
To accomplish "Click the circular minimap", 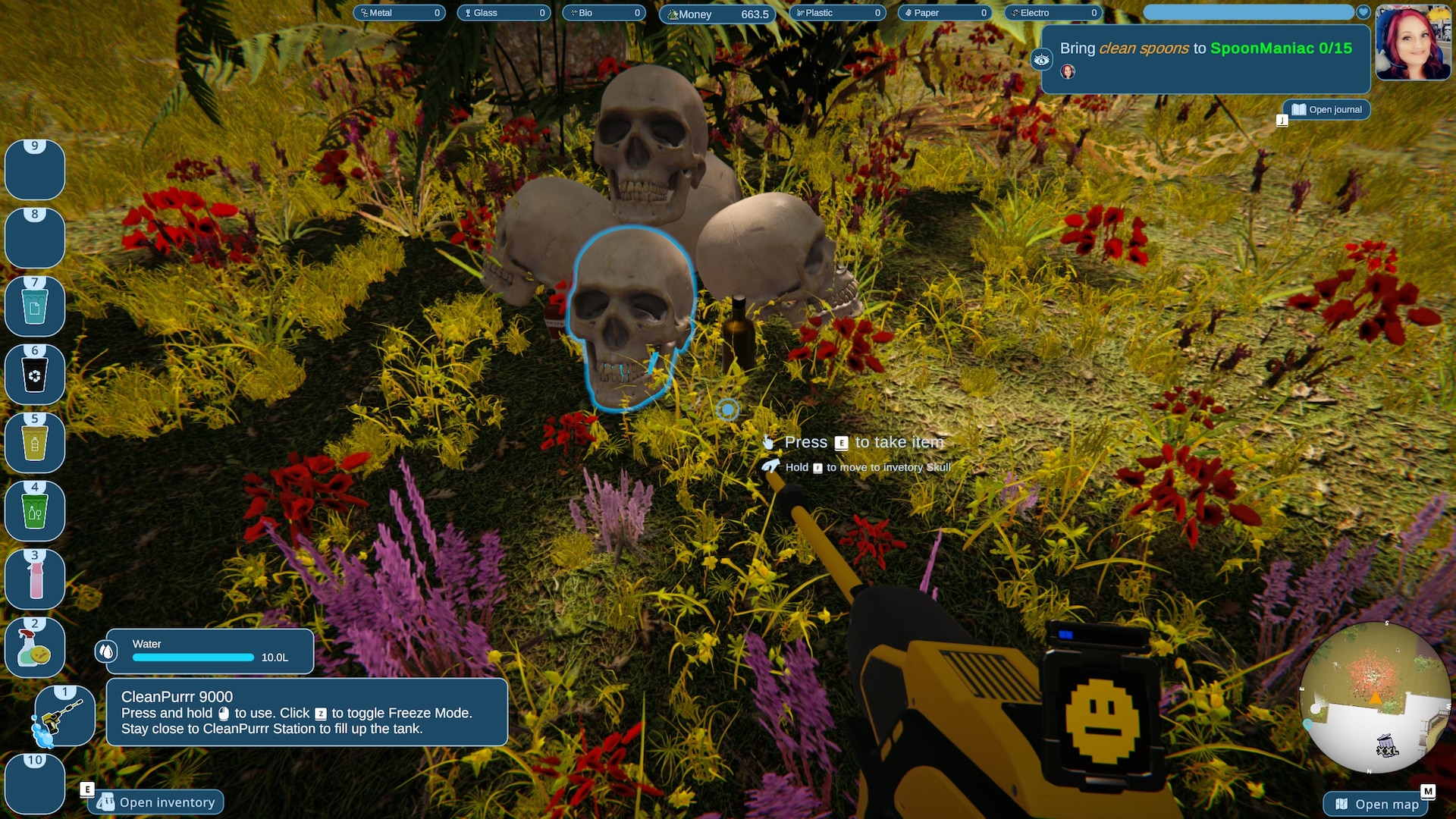I will (x=1373, y=698).
